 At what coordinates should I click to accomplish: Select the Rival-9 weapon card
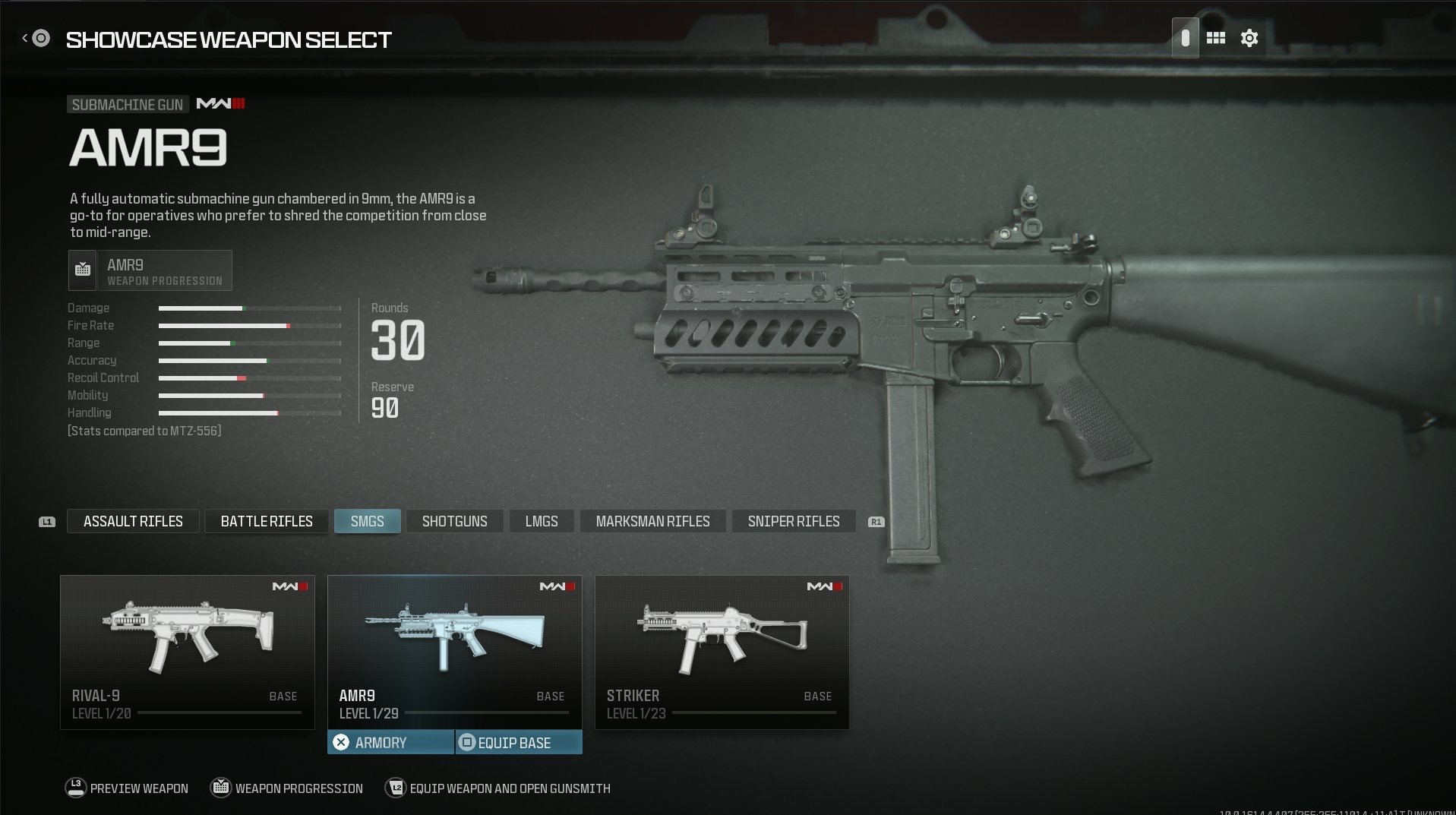tap(187, 651)
